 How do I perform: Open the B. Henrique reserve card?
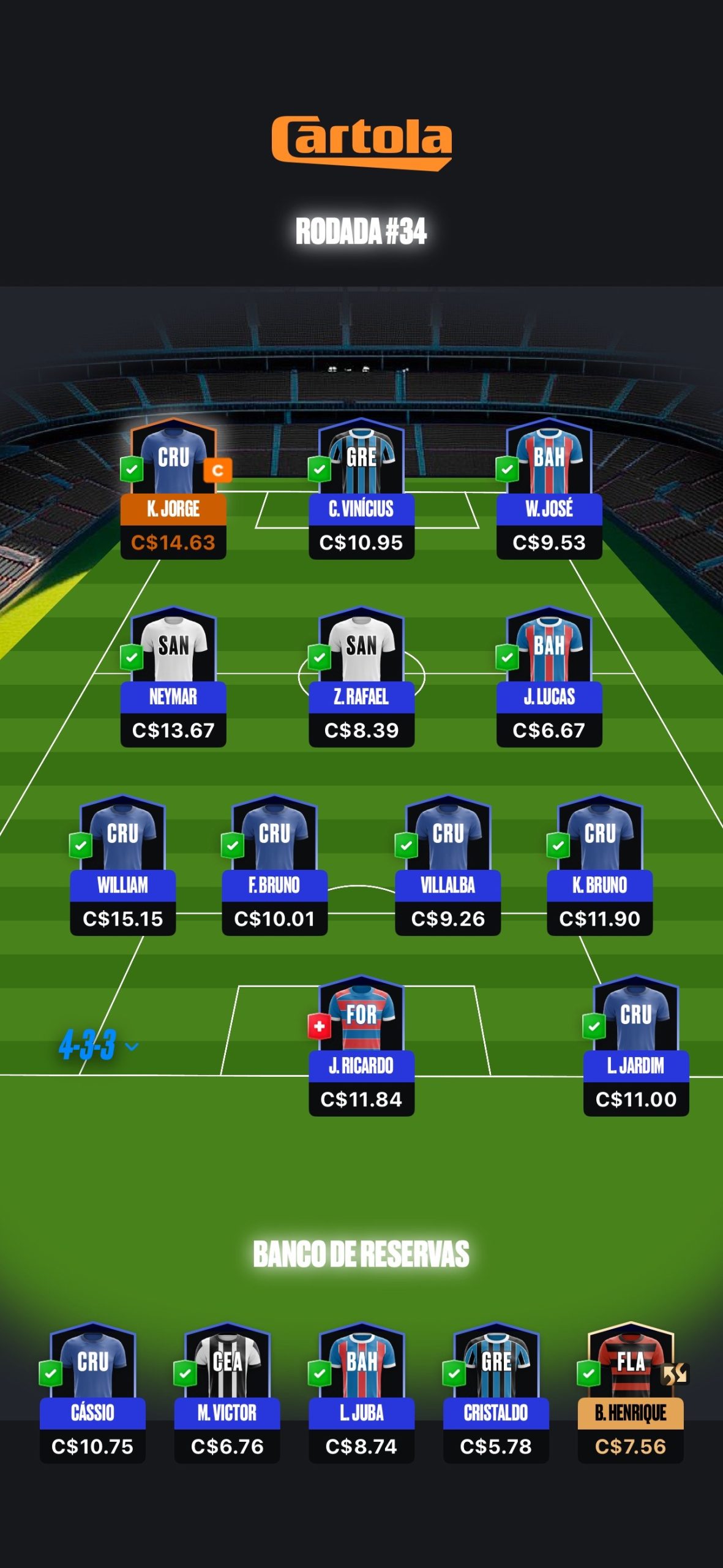click(631, 1393)
